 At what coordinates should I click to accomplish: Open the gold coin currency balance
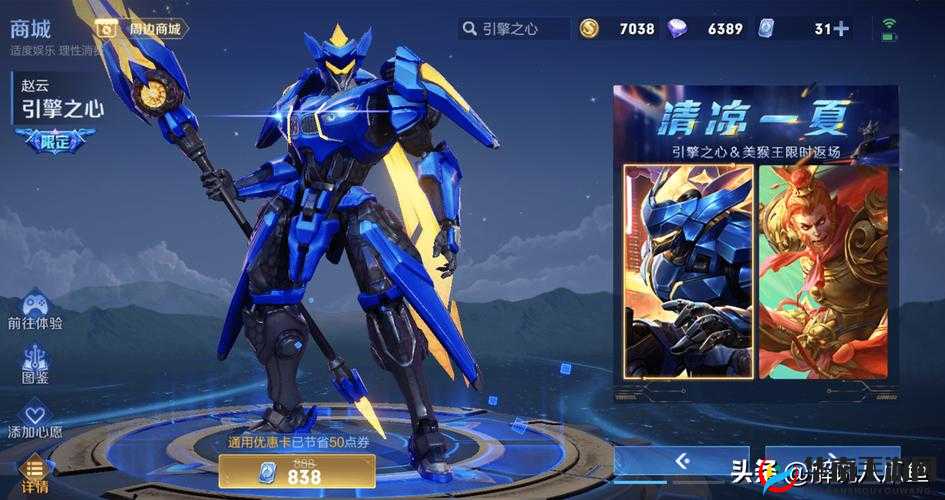pyautogui.click(x=619, y=29)
